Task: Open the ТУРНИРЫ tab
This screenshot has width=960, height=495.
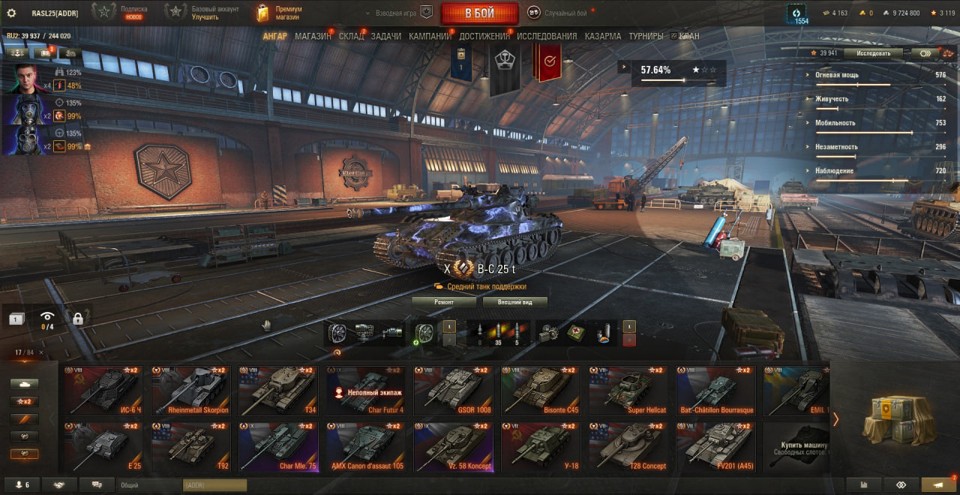Action: pyautogui.click(x=647, y=36)
